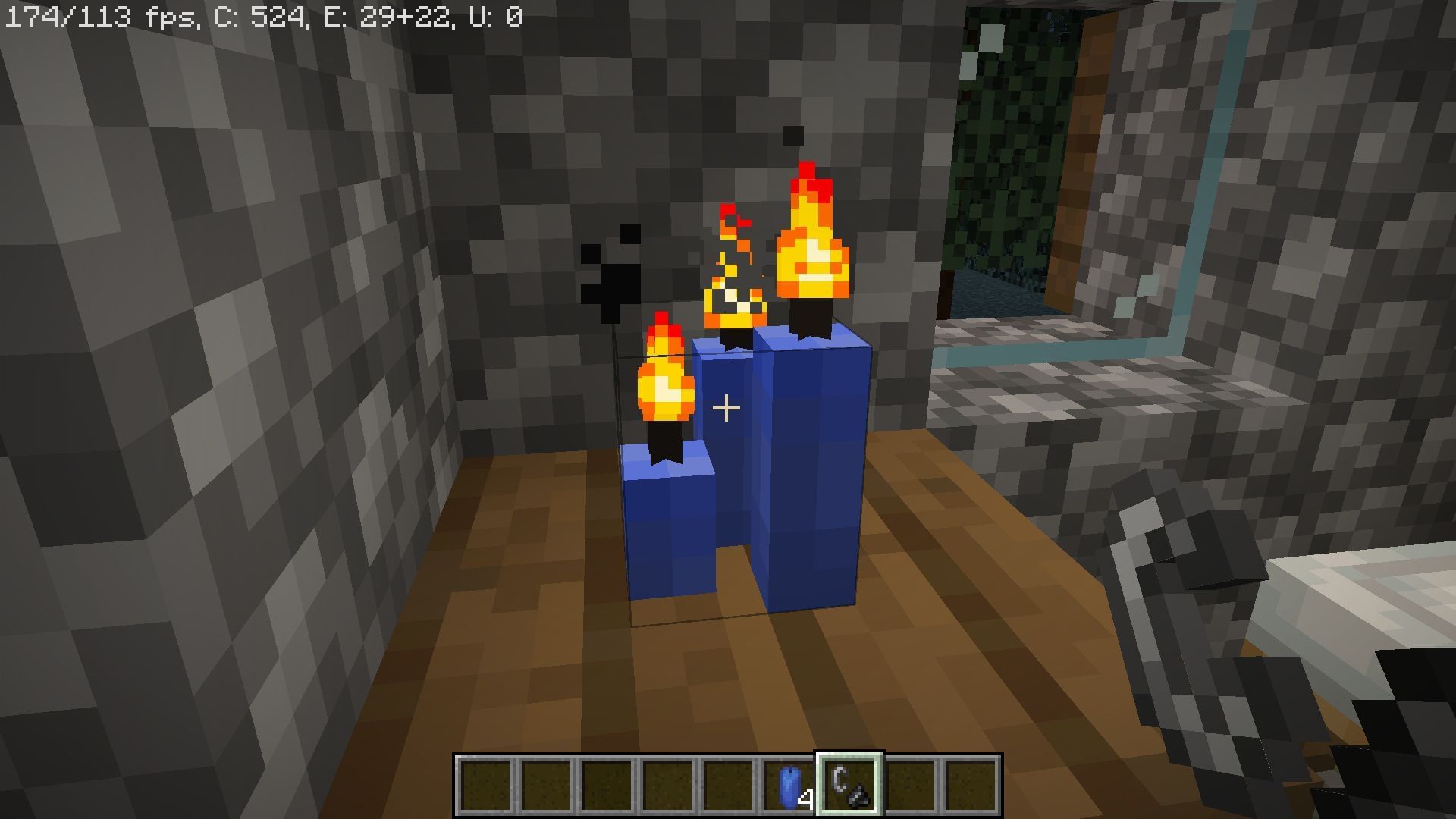1456x819 pixels.
Task: Click the currently selected flint-and-steel hotbar slot
Action: pos(847,785)
